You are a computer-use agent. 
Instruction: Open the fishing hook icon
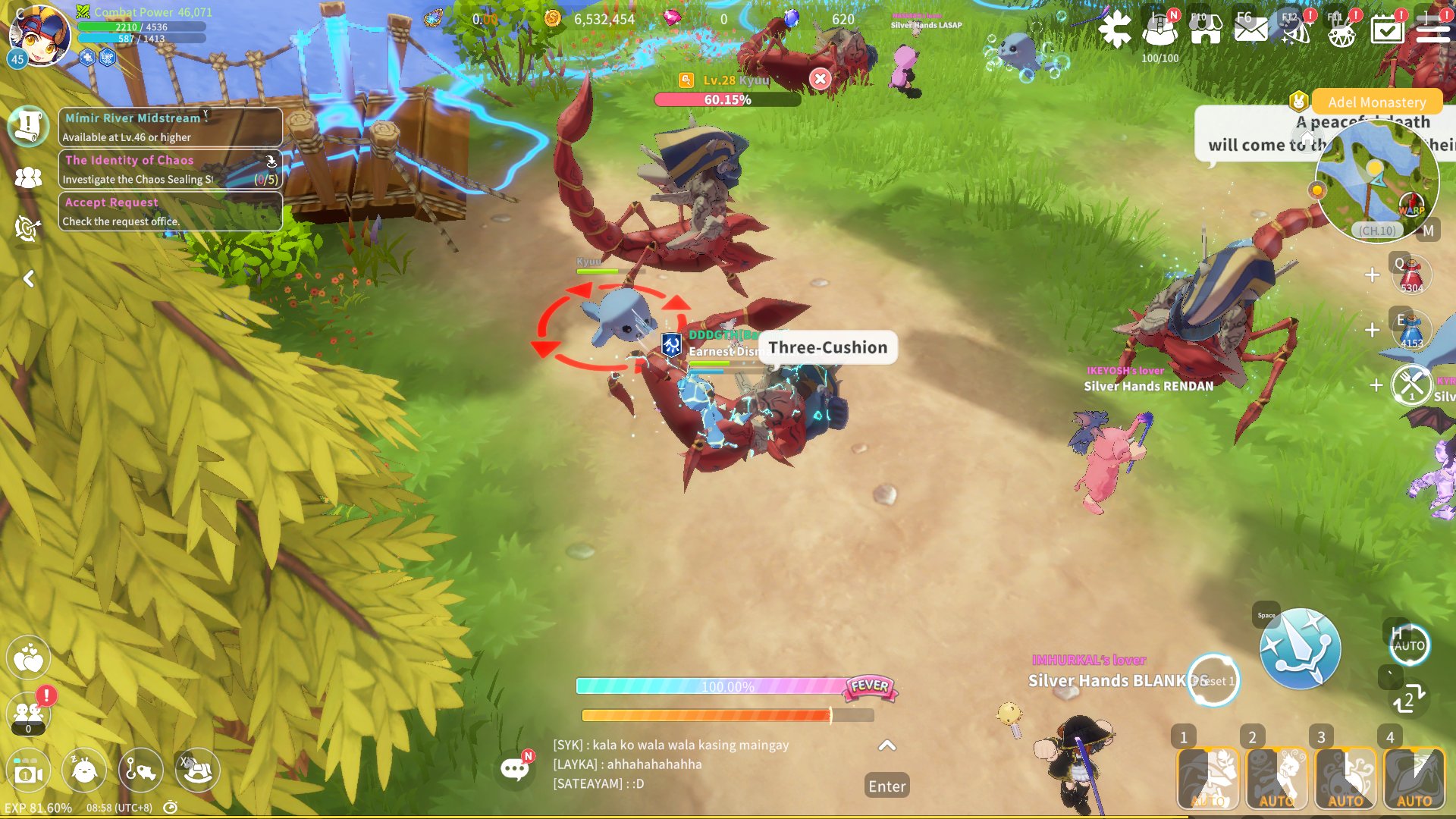click(x=141, y=770)
